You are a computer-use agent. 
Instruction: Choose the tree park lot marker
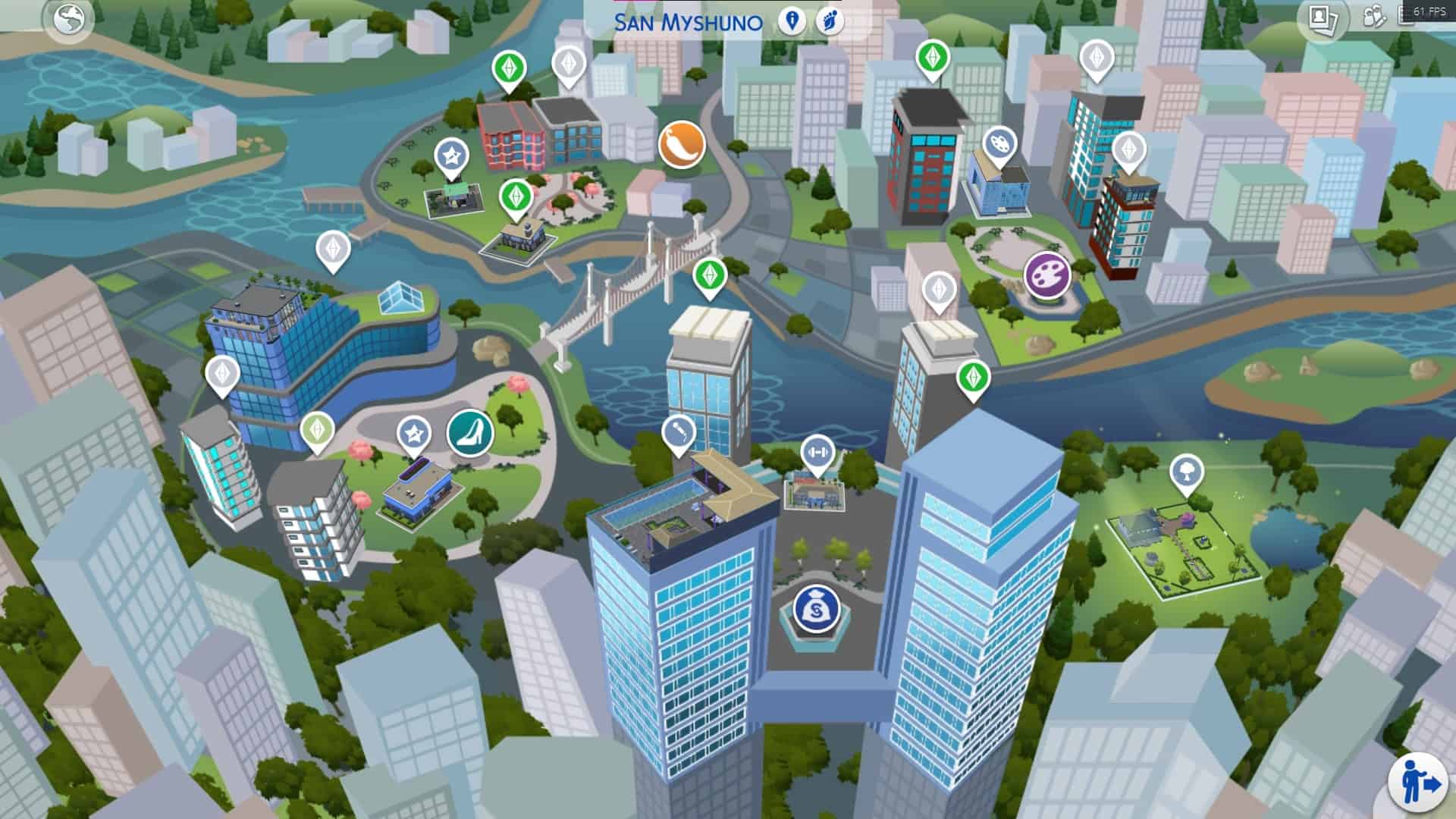pyautogui.click(x=1186, y=472)
